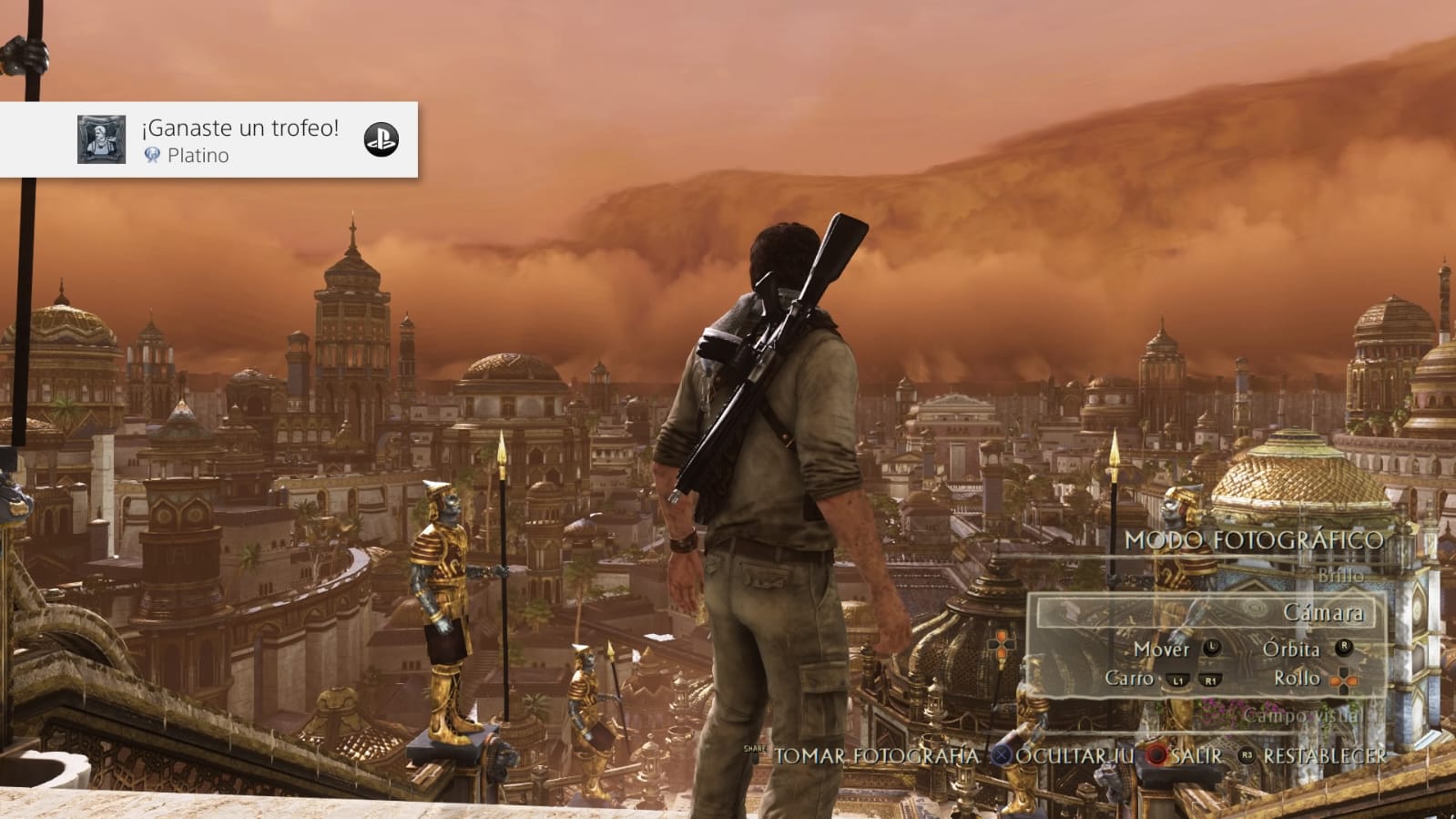
Task: Click TOMAR FOTOGRAFÍA to take a photo
Action: (x=873, y=755)
